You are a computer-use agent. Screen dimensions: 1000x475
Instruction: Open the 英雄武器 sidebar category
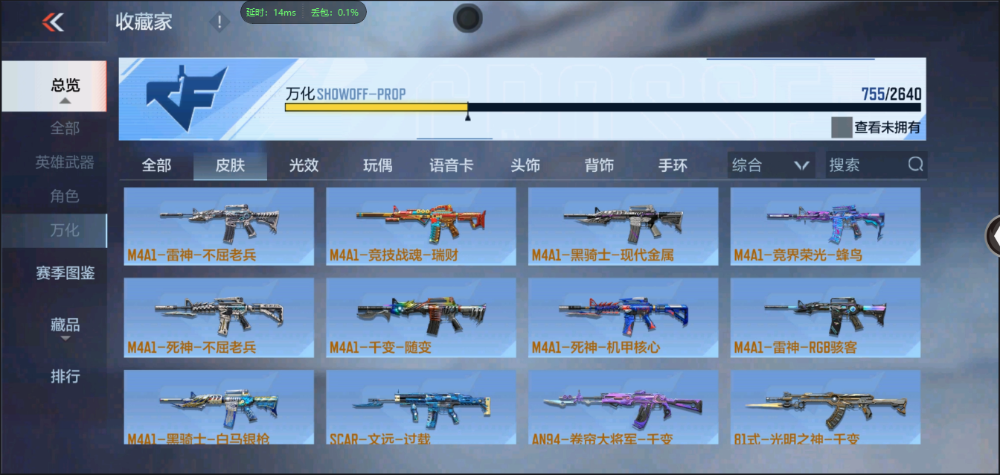pyautogui.click(x=65, y=162)
